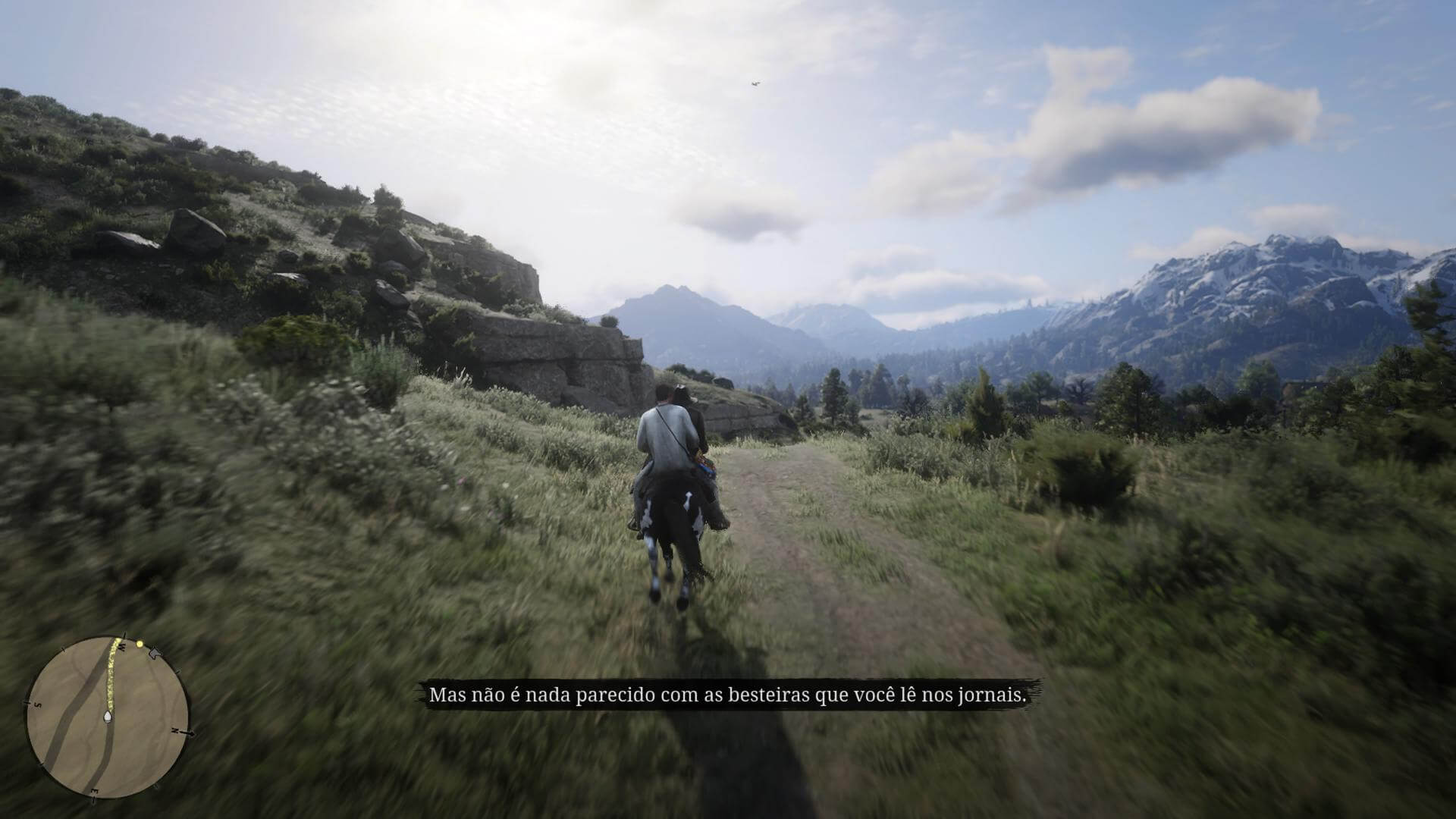This screenshot has width=1456, height=819.
Task: Click the yellow objective dot on the minimap
Action: click(x=140, y=644)
